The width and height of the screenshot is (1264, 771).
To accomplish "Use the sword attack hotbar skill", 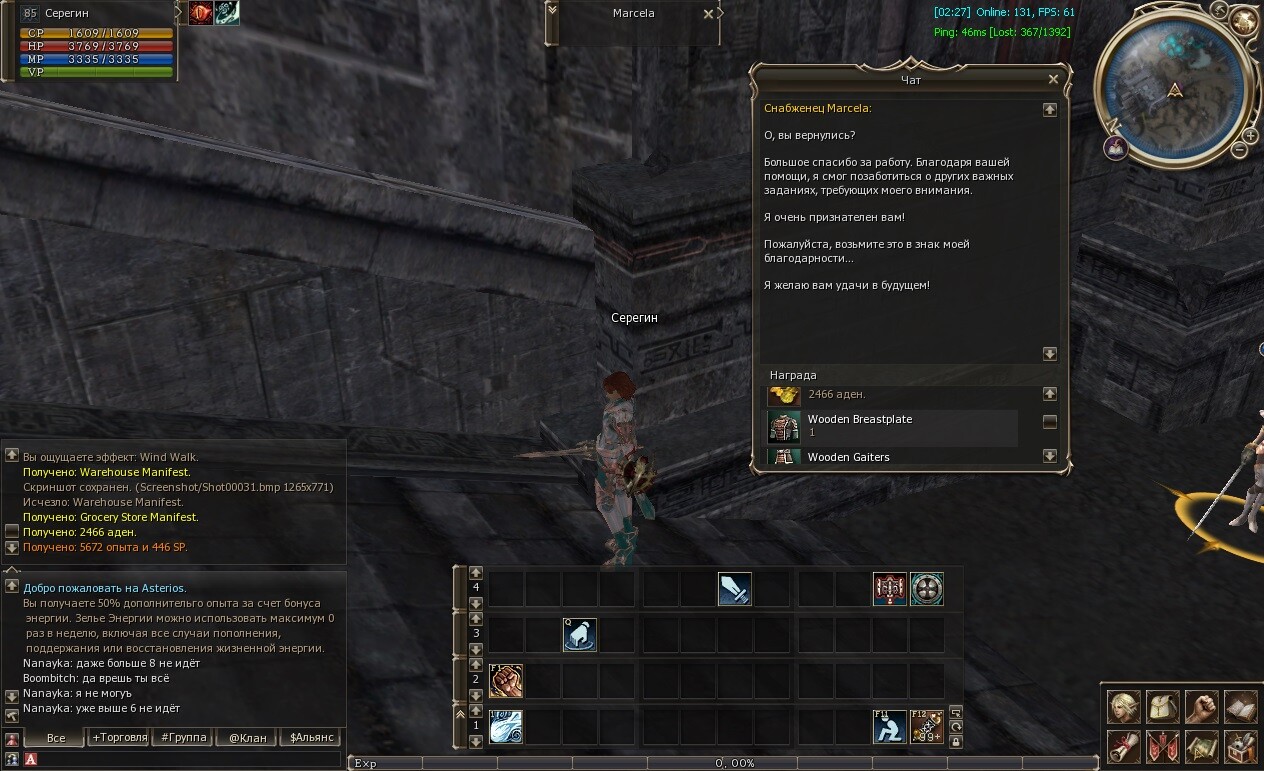I will coord(735,589).
